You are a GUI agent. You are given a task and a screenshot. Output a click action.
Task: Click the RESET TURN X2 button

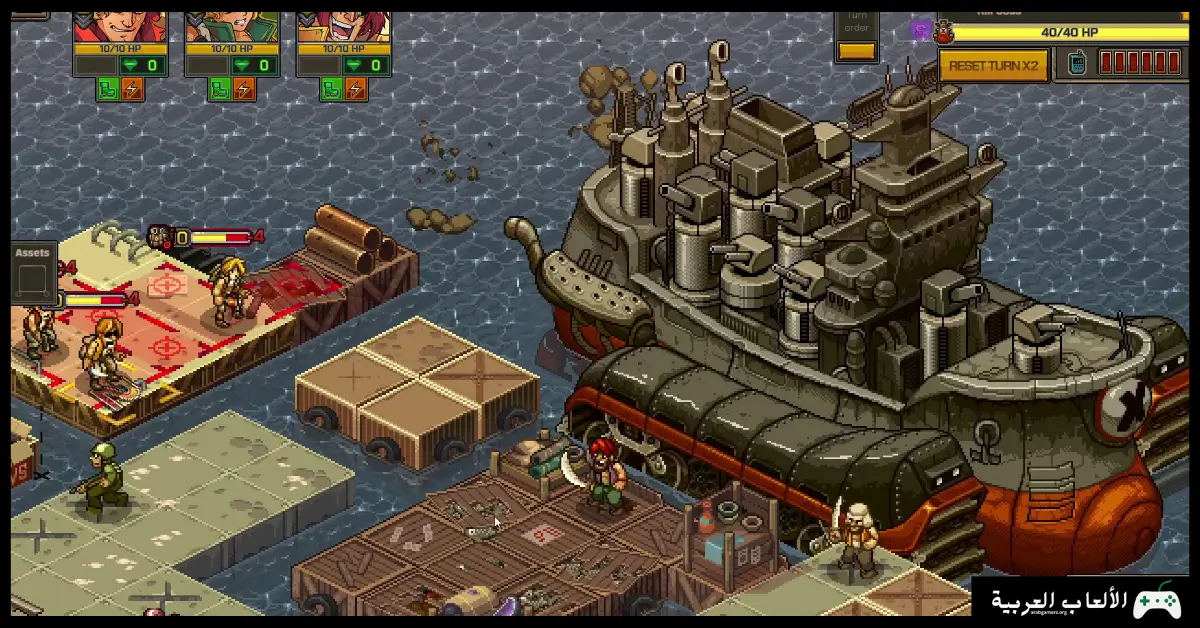(x=993, y=65)
